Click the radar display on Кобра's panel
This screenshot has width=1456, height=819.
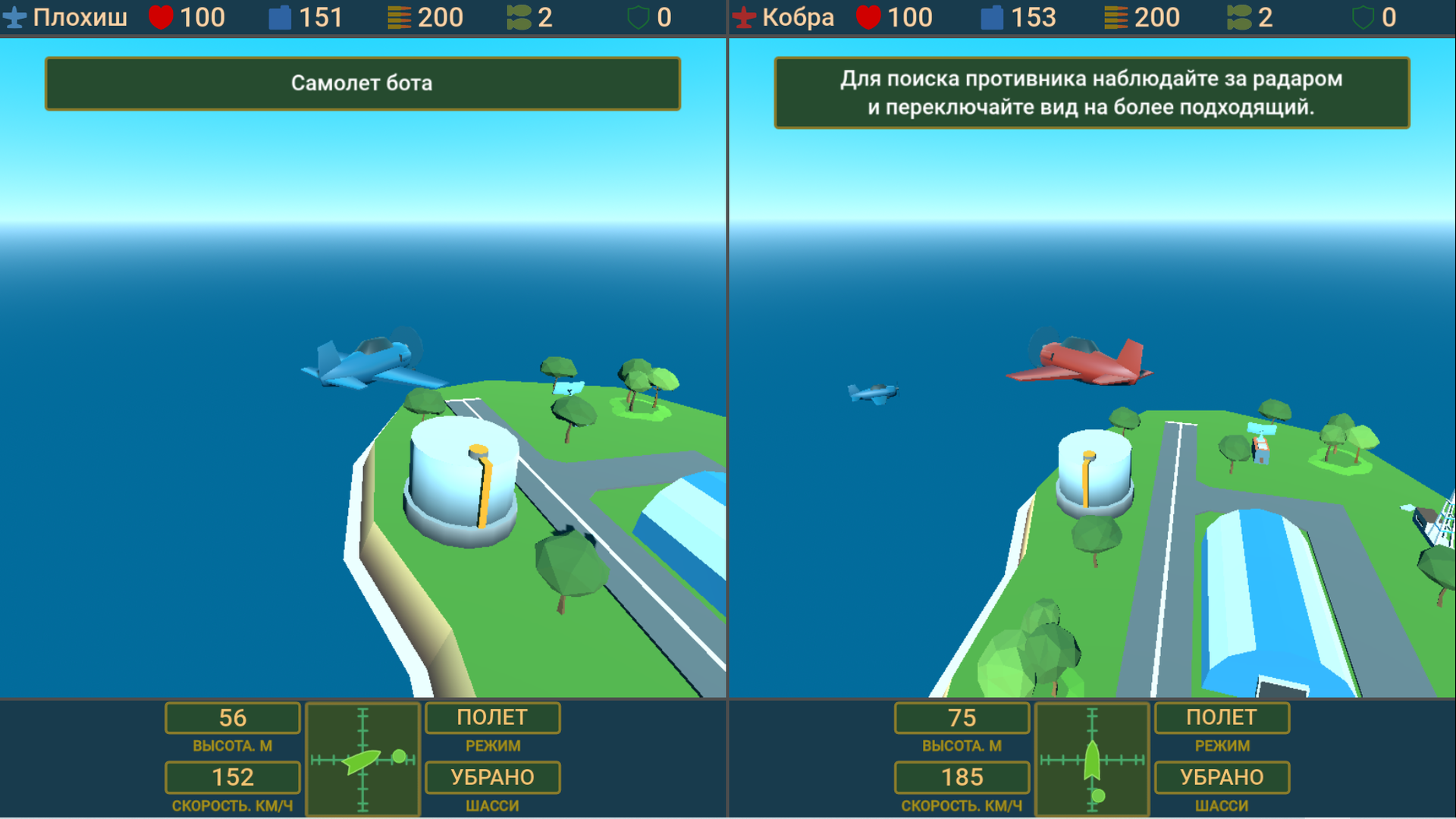pos(1092,758)
